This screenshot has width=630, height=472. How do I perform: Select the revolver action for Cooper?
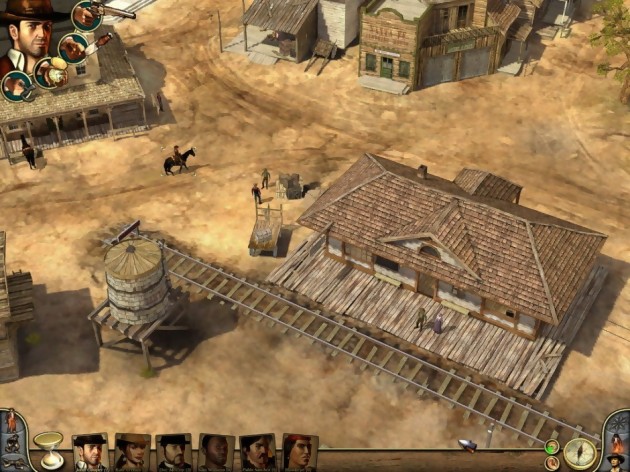[x=86, y=15]
